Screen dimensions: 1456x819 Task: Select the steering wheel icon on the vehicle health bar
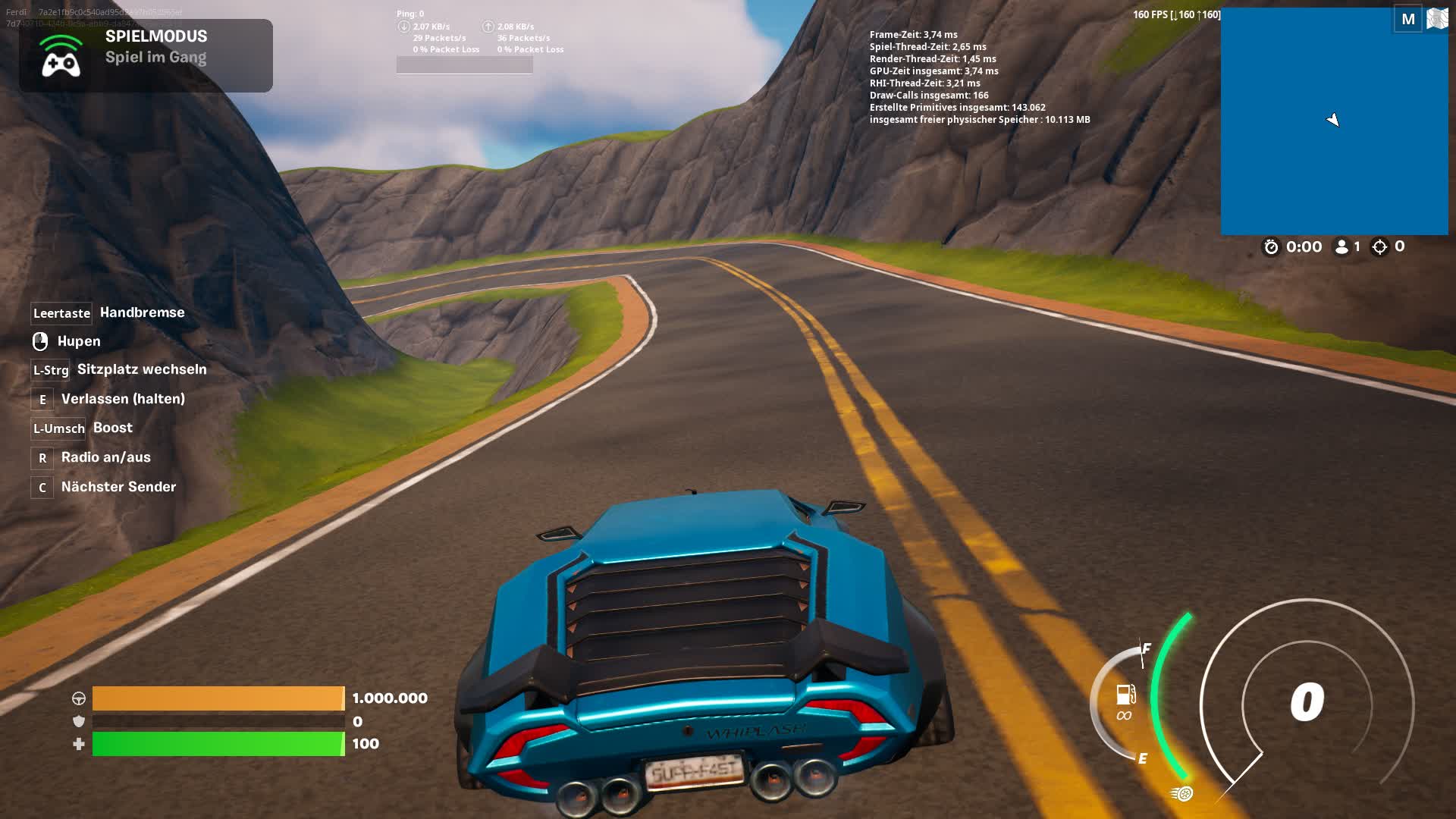click(x=80, y=698)
